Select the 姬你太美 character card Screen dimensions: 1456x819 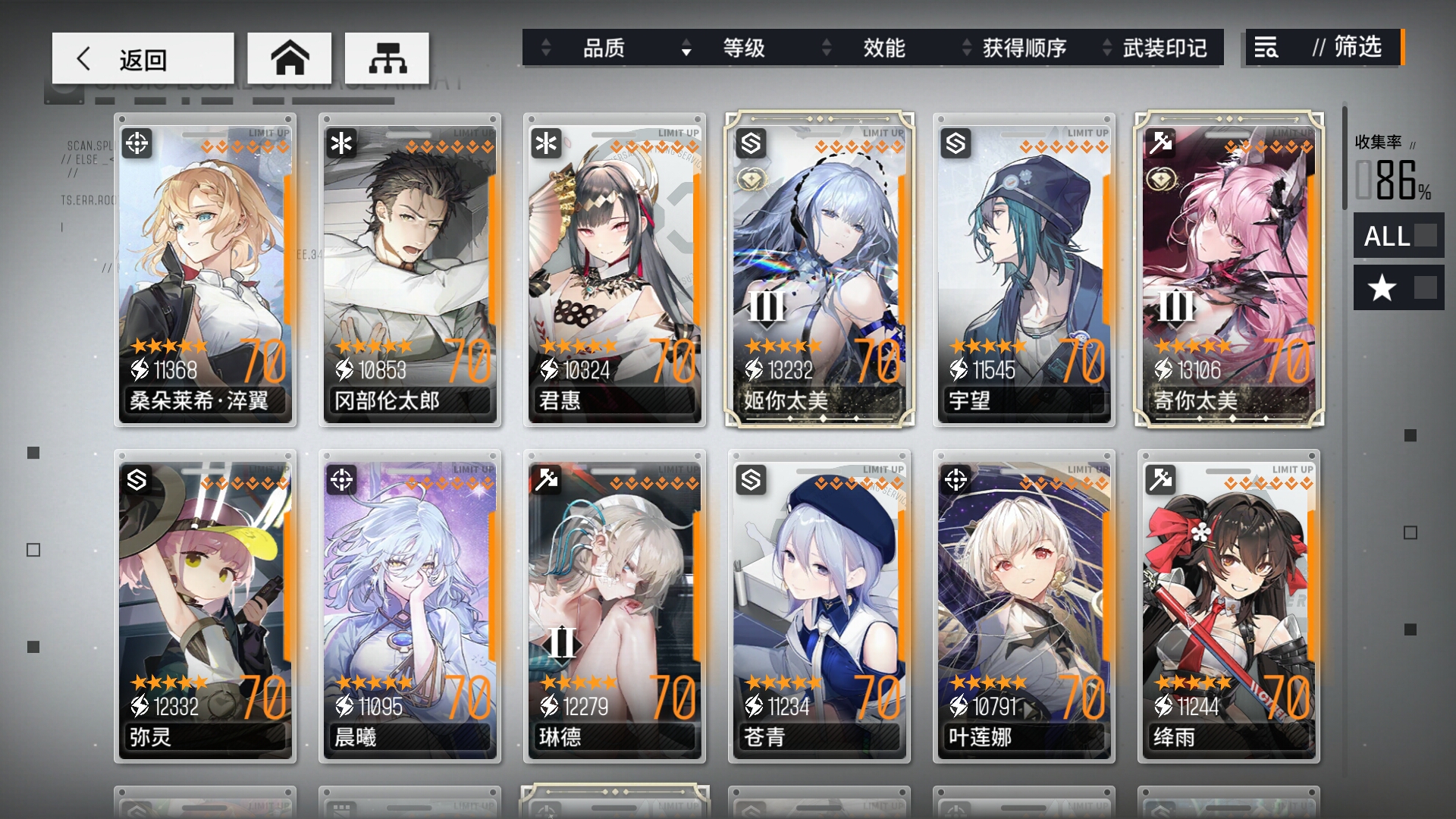pyautogui.click(x=819, y=269)
